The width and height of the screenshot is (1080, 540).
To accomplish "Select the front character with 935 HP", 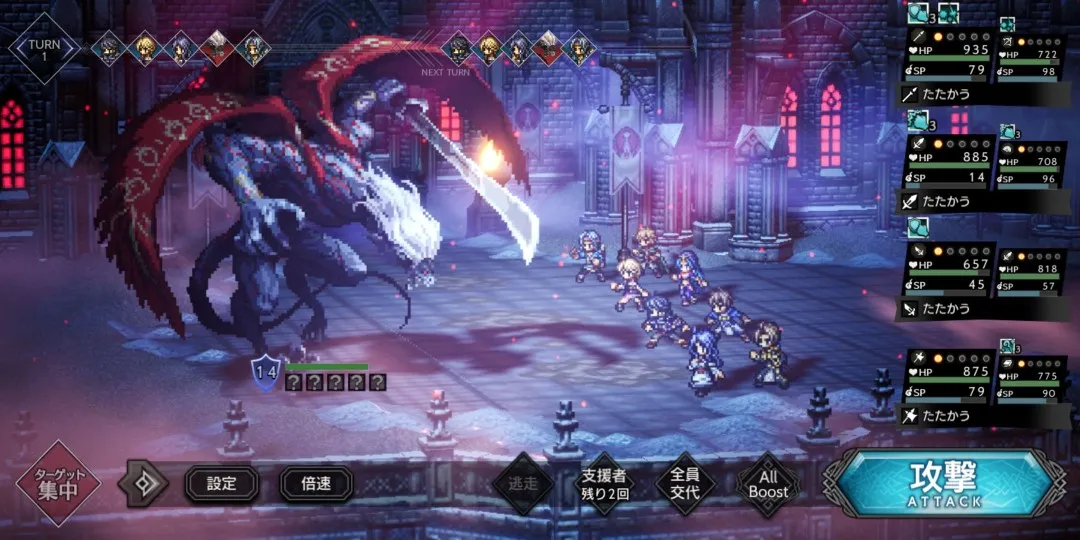I will coord(946,56).
